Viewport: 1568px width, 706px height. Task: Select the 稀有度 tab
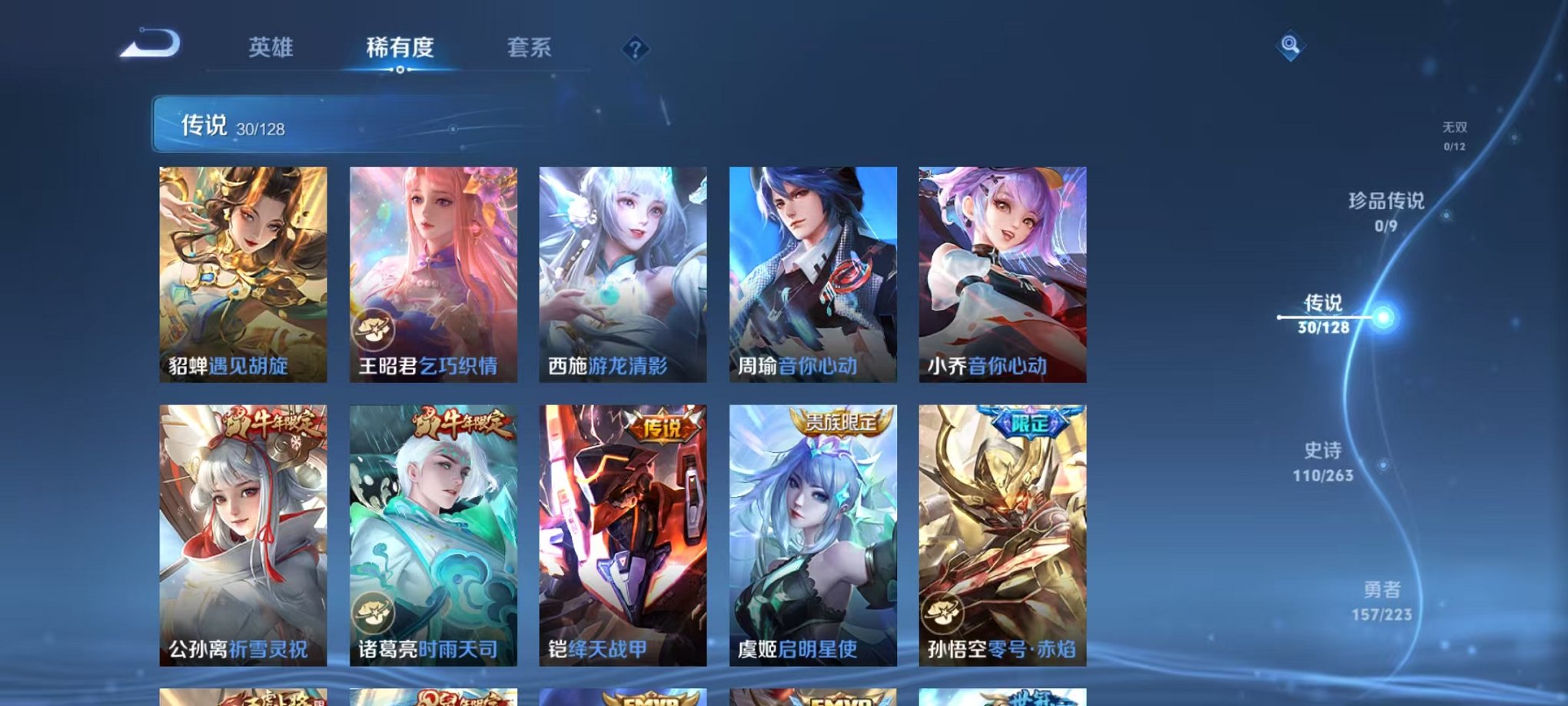[400, 48]
